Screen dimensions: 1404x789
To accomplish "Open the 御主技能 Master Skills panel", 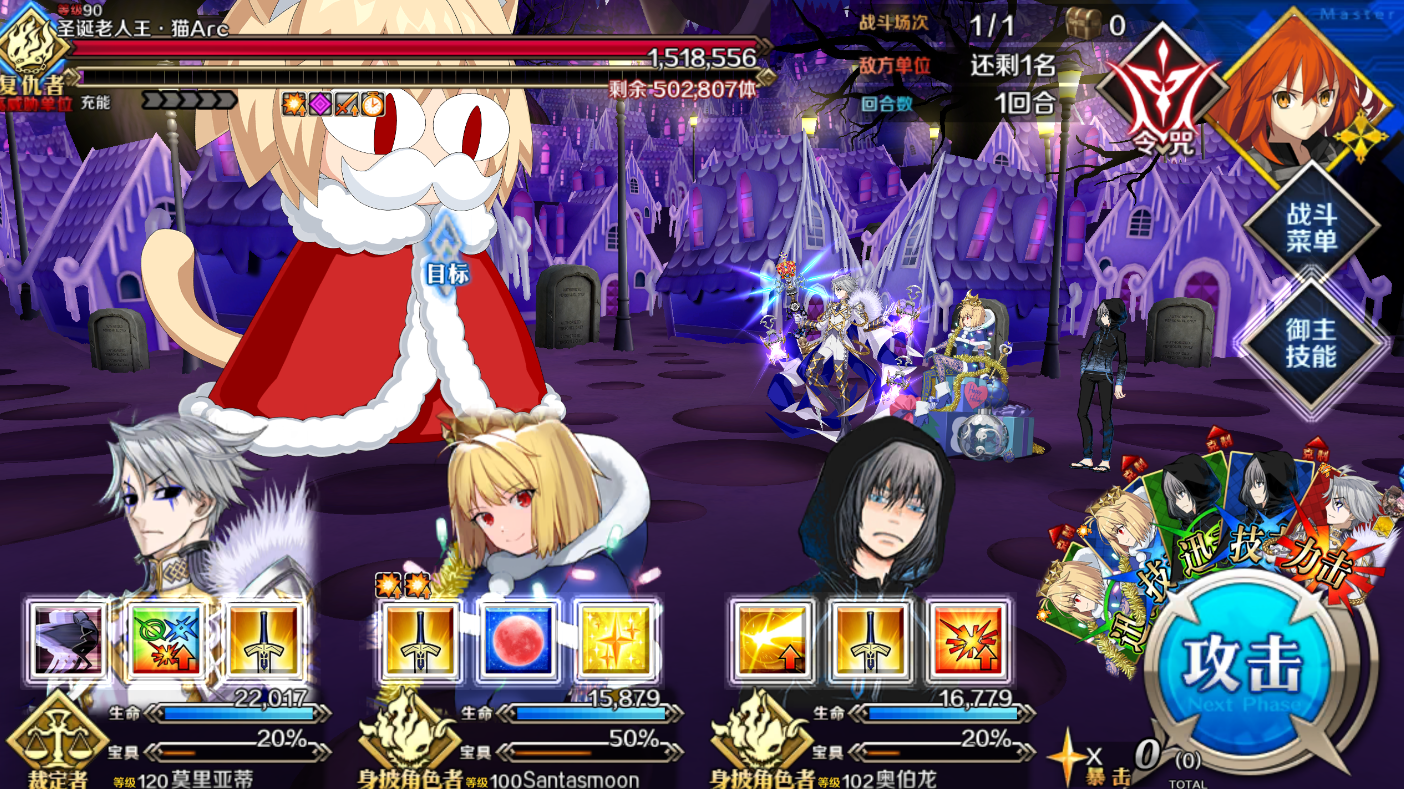I will (x=1311, y=343).
